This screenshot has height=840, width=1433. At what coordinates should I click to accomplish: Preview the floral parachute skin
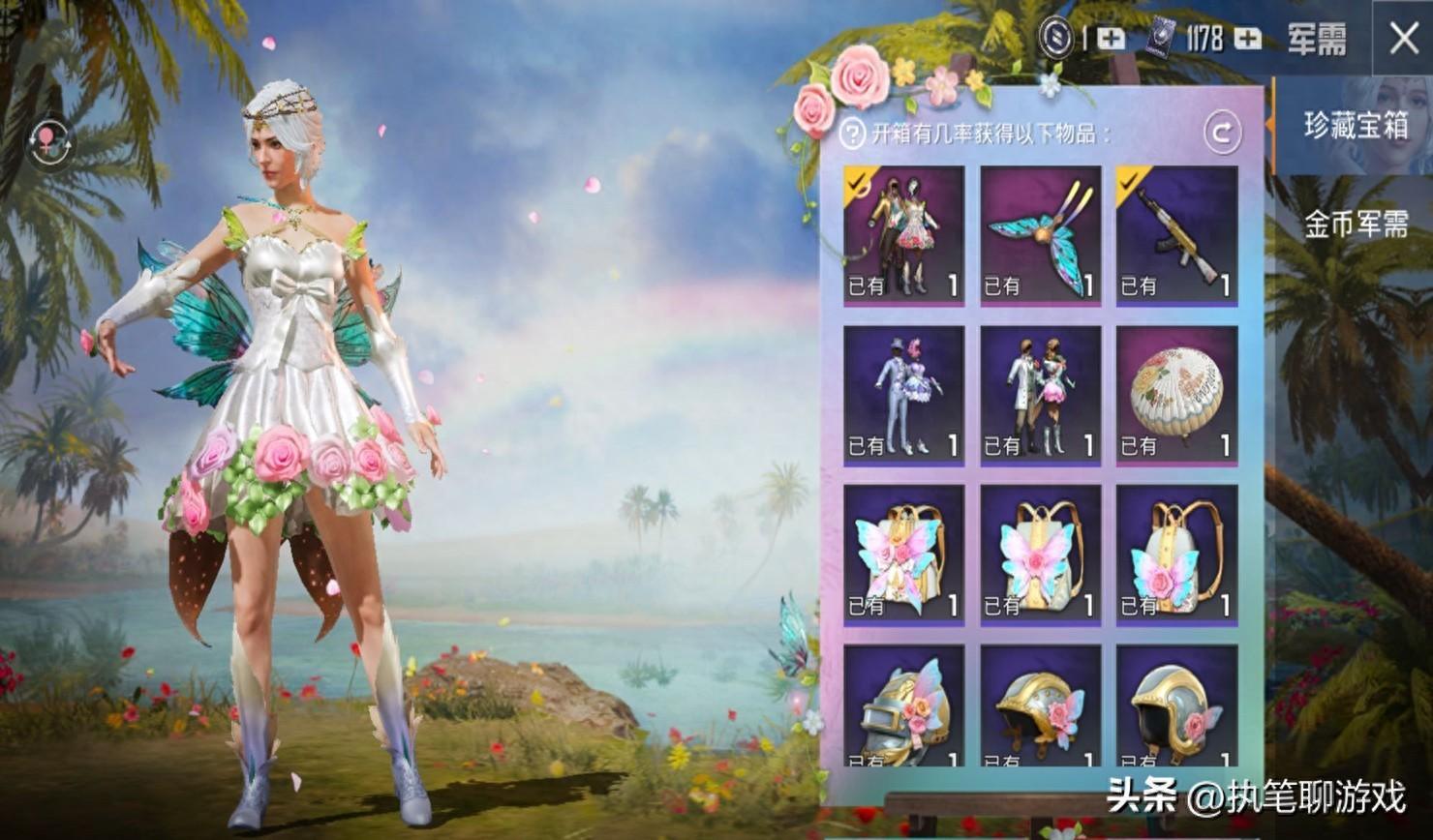tap(1176, 395)
